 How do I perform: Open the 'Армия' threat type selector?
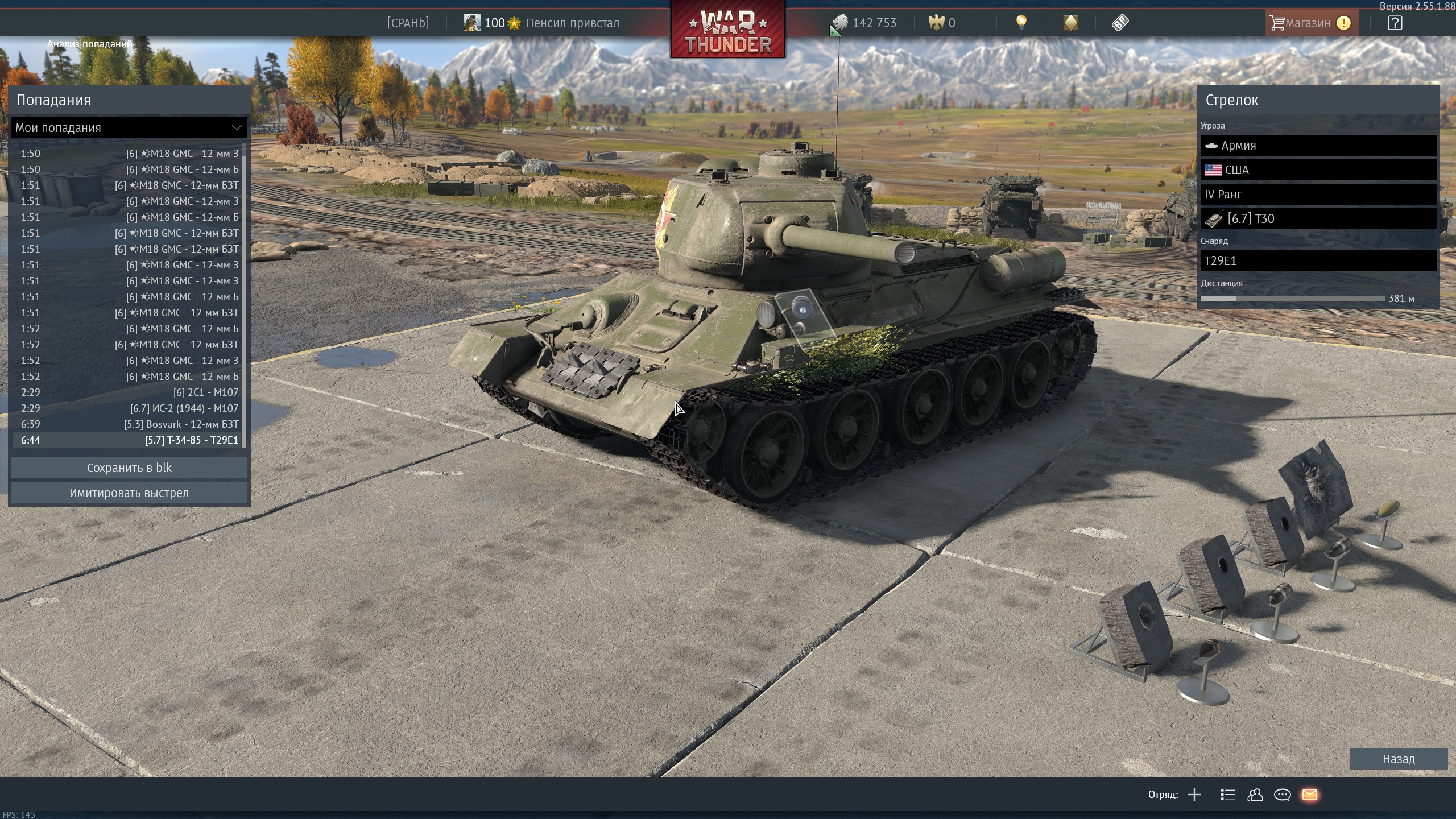(x=1318, y=146)
